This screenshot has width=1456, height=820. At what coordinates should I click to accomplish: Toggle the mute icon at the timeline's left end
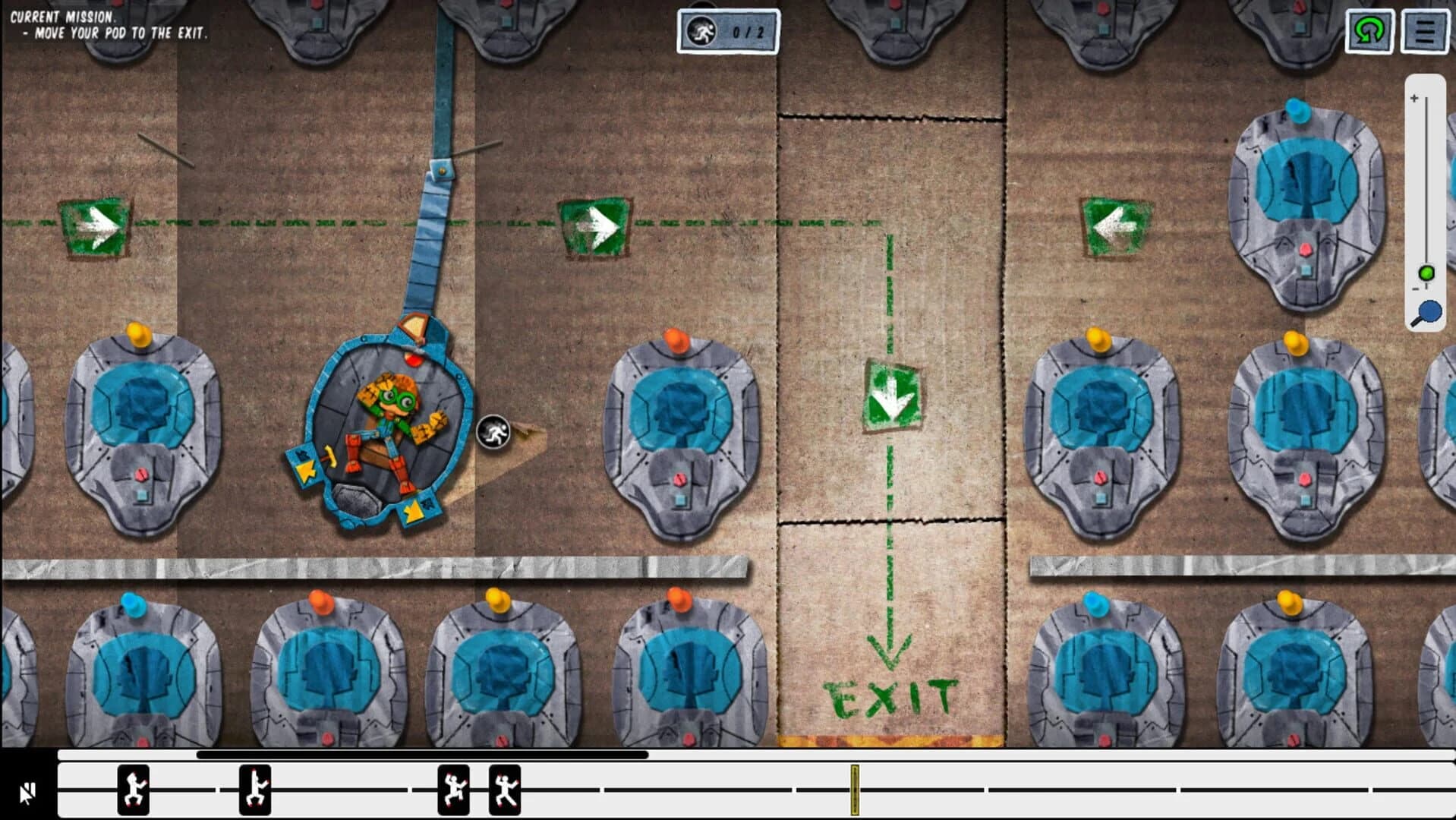pos(28,792)
